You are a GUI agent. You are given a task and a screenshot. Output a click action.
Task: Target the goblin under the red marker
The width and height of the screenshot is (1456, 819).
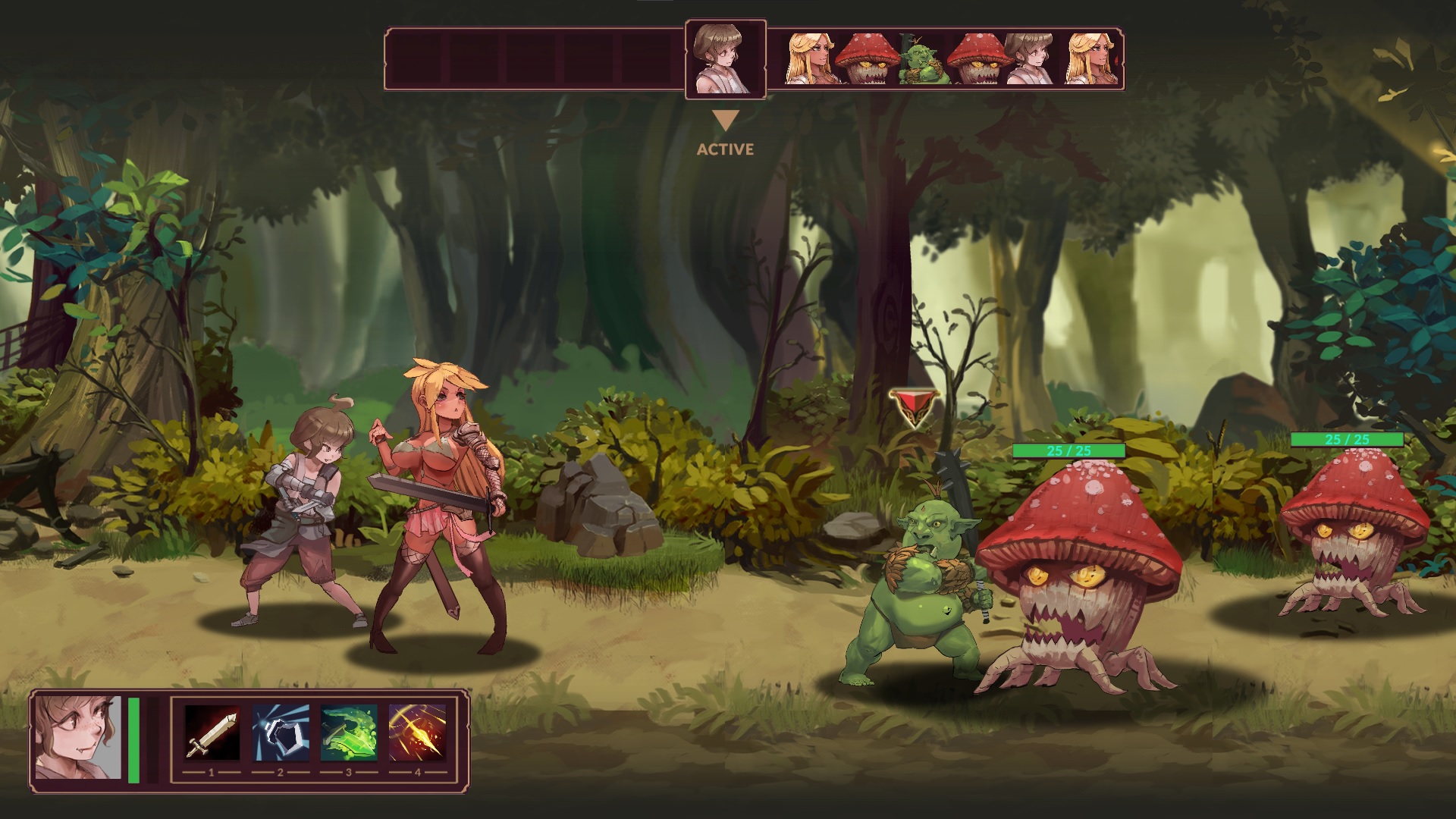click(x=918, y=591)
